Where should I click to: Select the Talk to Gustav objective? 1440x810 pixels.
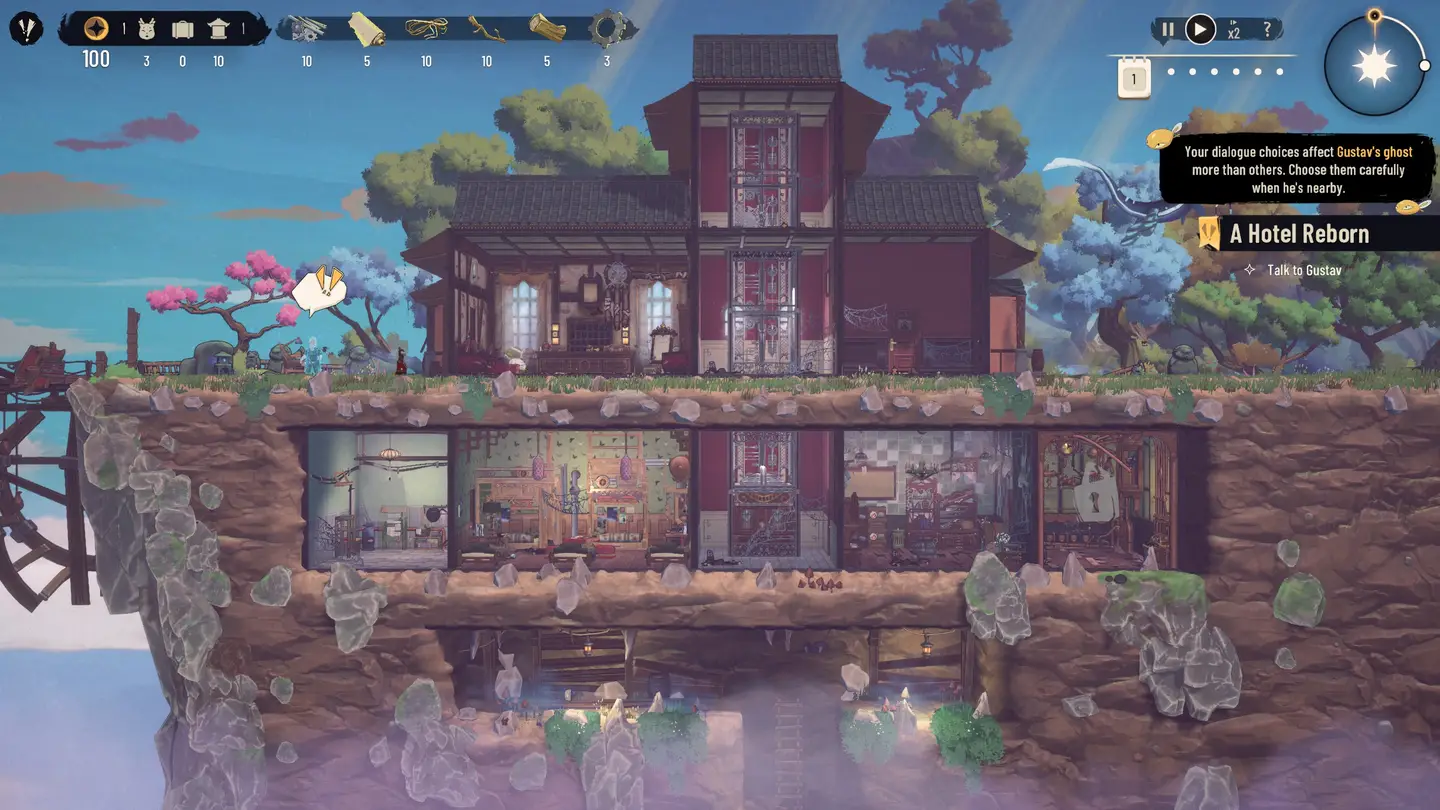coord(1304,270)
